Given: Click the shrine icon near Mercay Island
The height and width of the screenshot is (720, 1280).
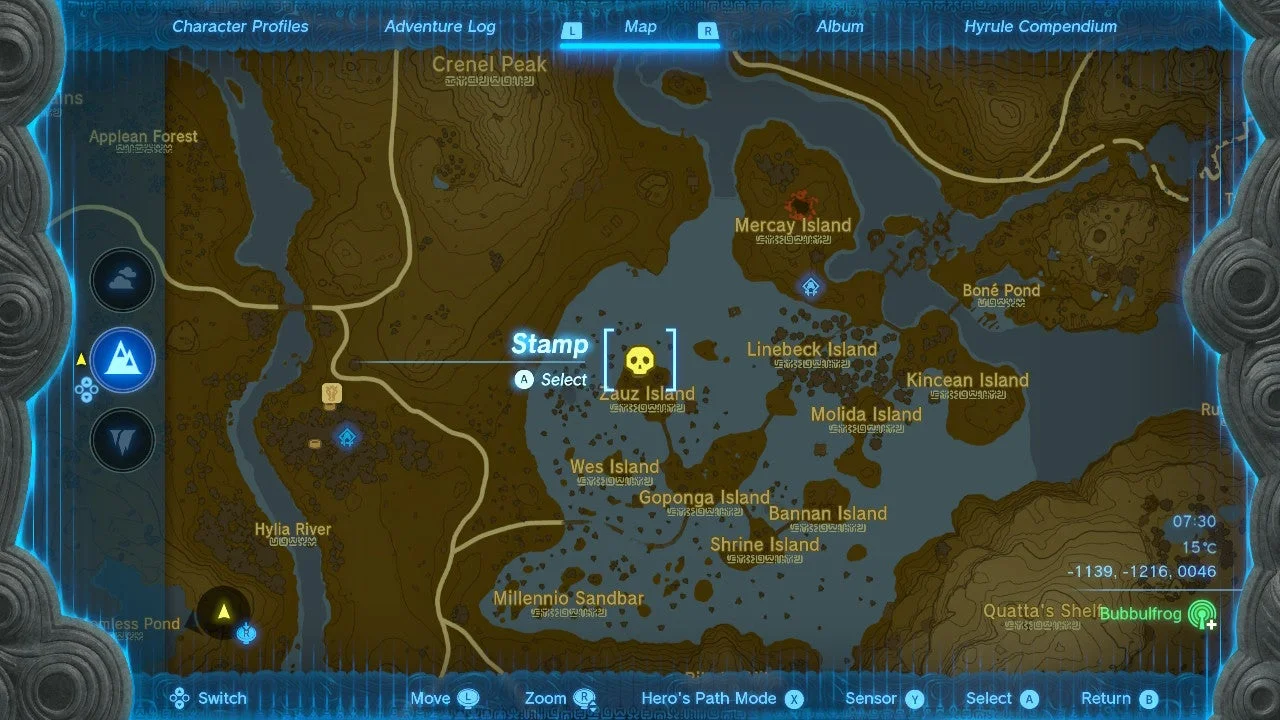Looking at the screenshot, I should point(809,287).
